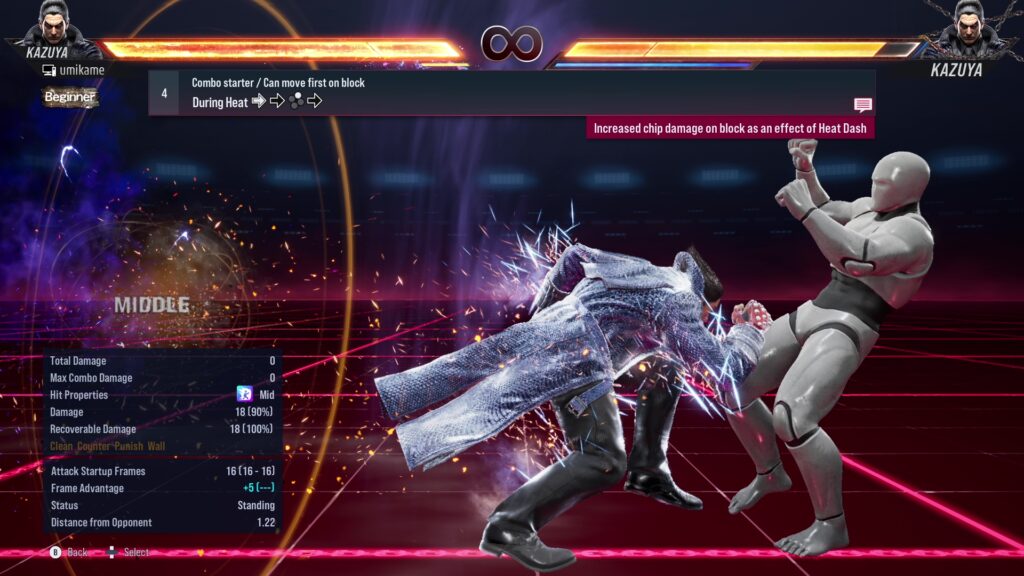This screenshot has height=576, width=1024.
Task: Open the pink speech bubble note icon
Action: click(x=862, y=105)
